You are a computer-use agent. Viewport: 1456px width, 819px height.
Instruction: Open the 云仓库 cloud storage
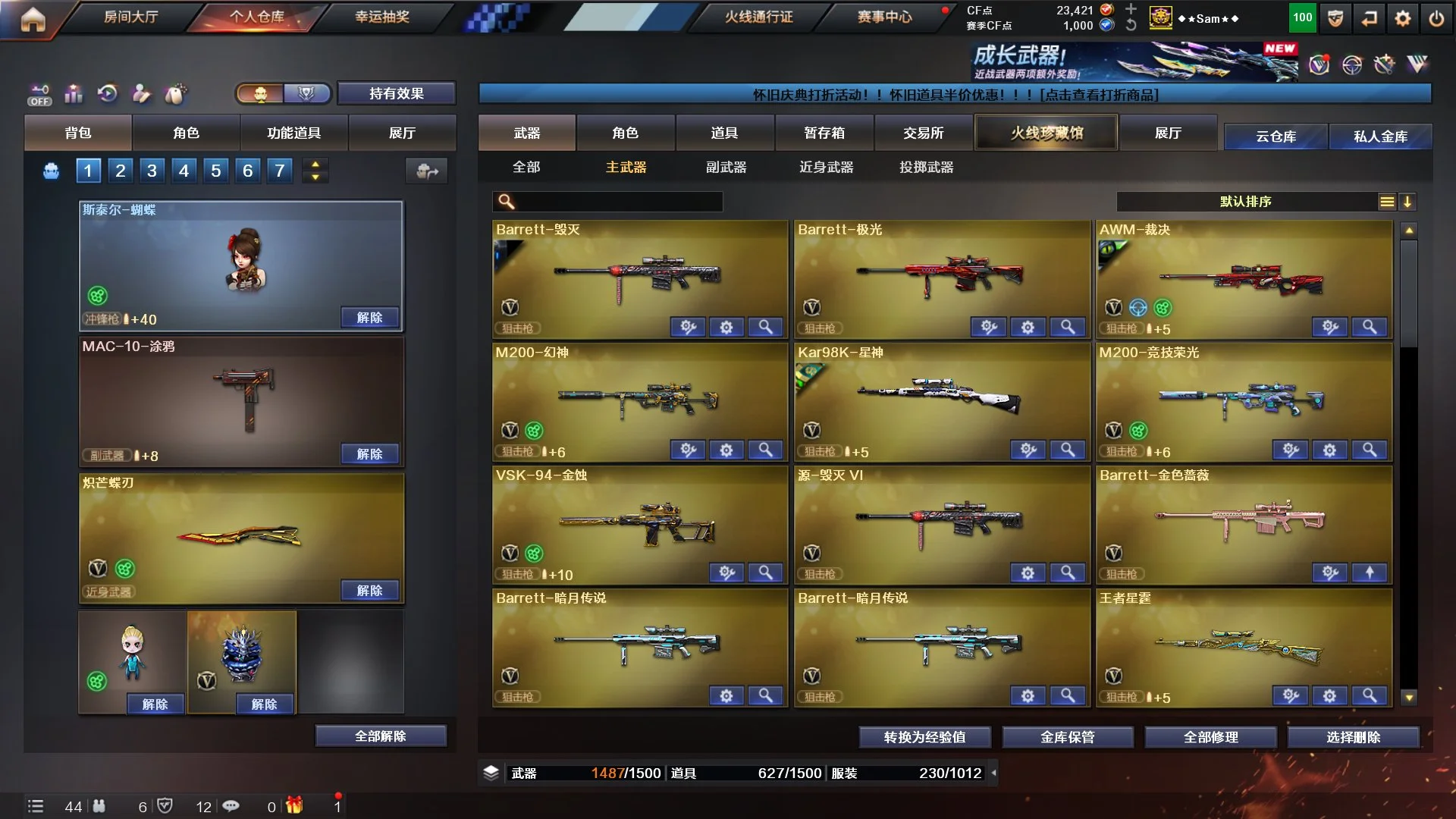1276,136
